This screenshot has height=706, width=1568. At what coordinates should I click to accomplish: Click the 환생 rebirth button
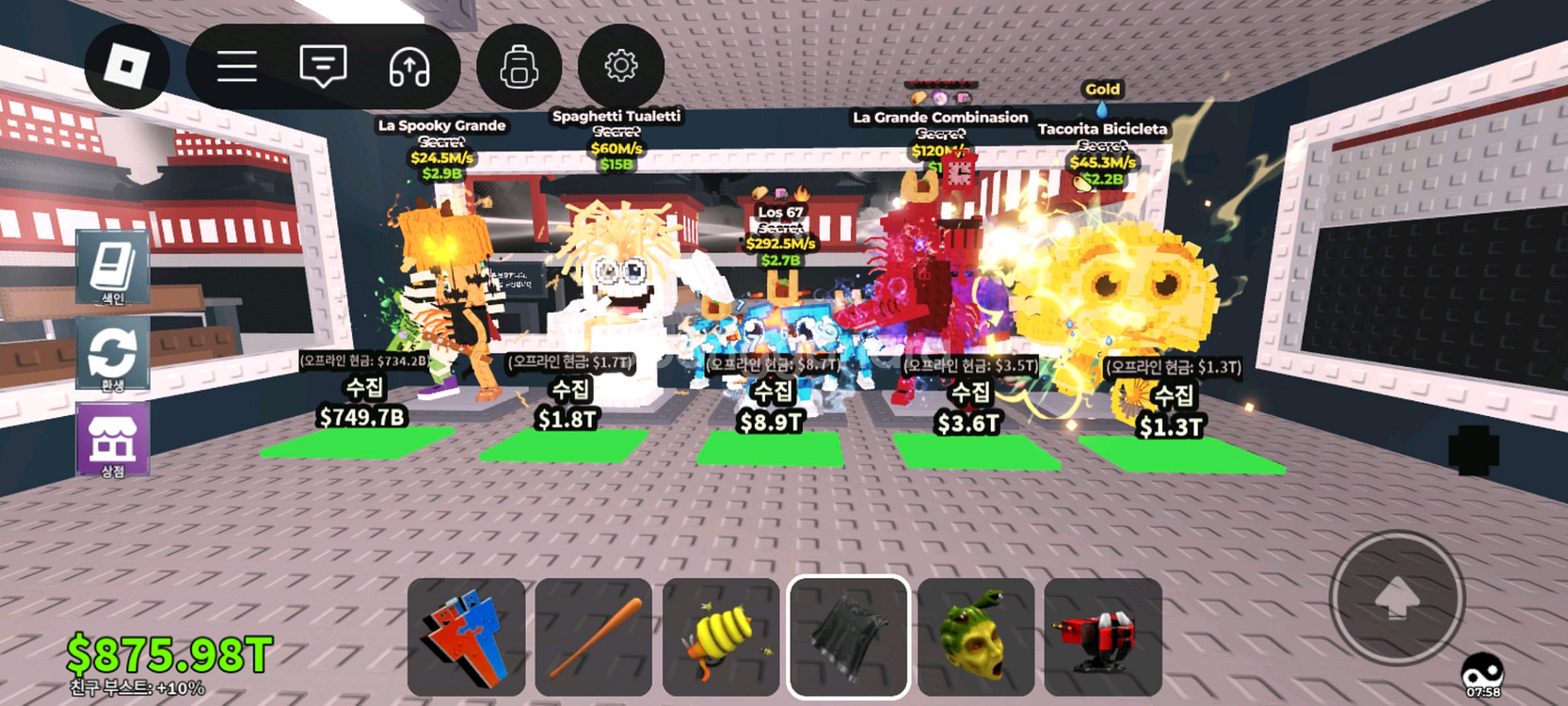tap(112, 355)
